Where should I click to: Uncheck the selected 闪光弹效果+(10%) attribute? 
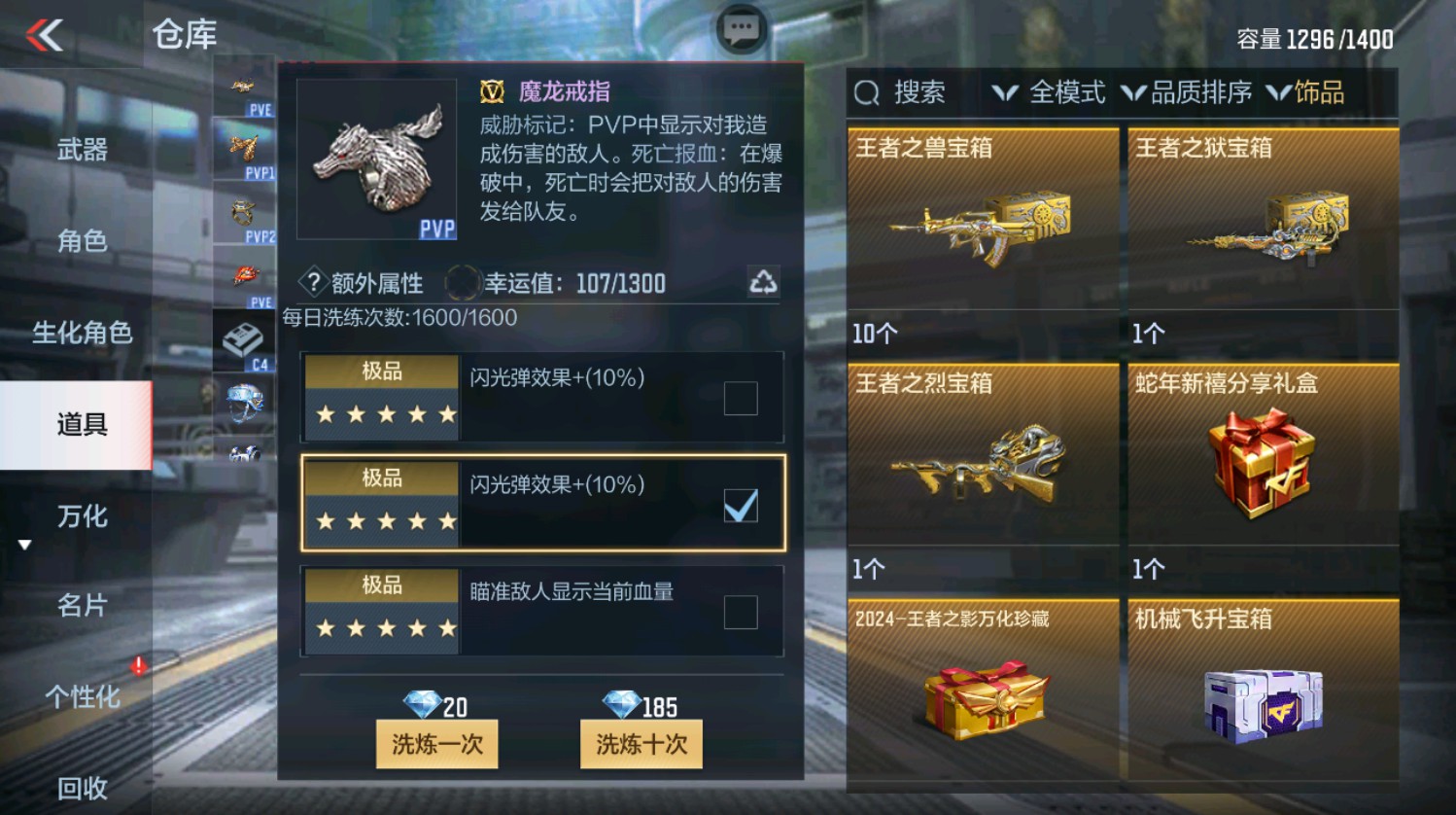742,505
